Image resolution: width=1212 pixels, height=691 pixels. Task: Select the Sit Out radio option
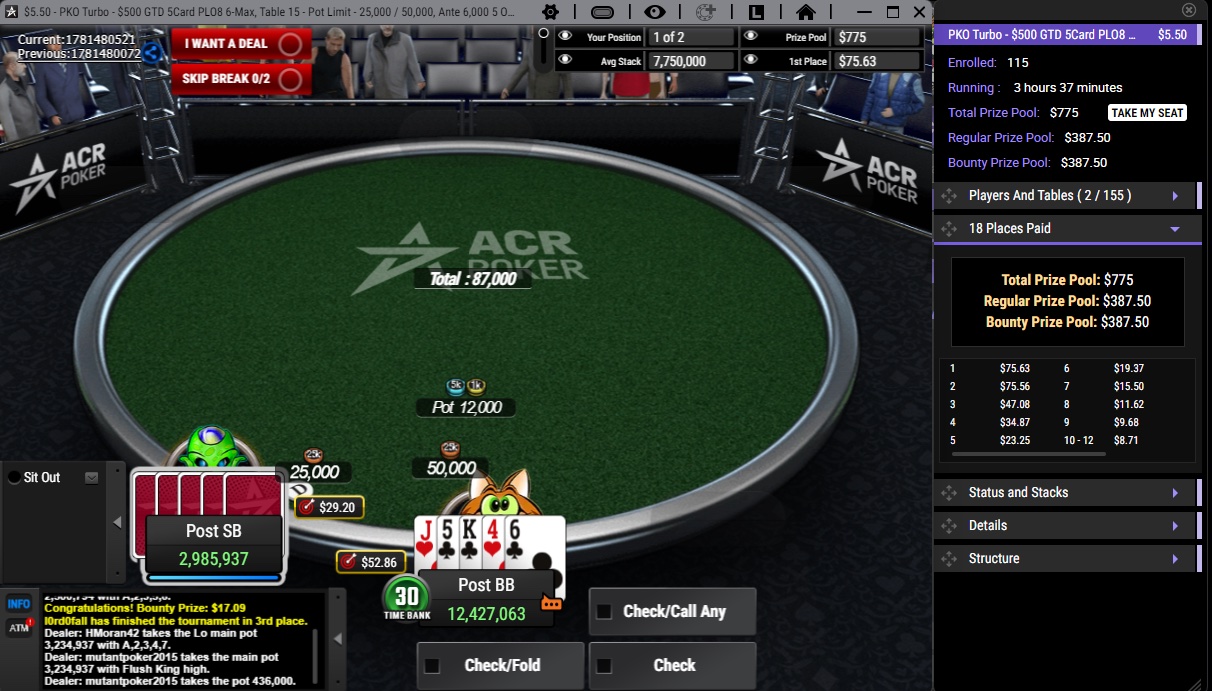(14, 478)
